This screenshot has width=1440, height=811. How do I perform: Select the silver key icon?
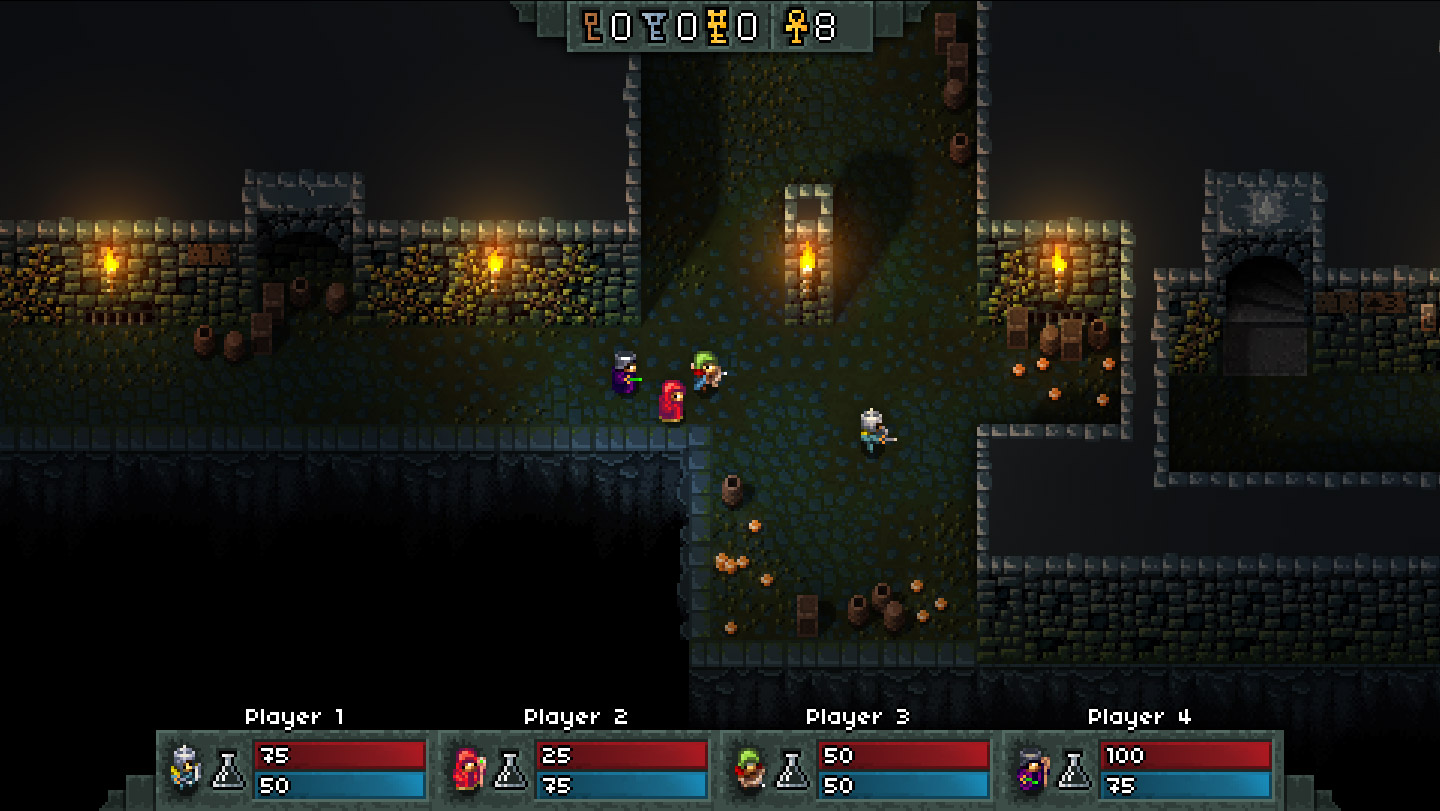tap(656, 27)
